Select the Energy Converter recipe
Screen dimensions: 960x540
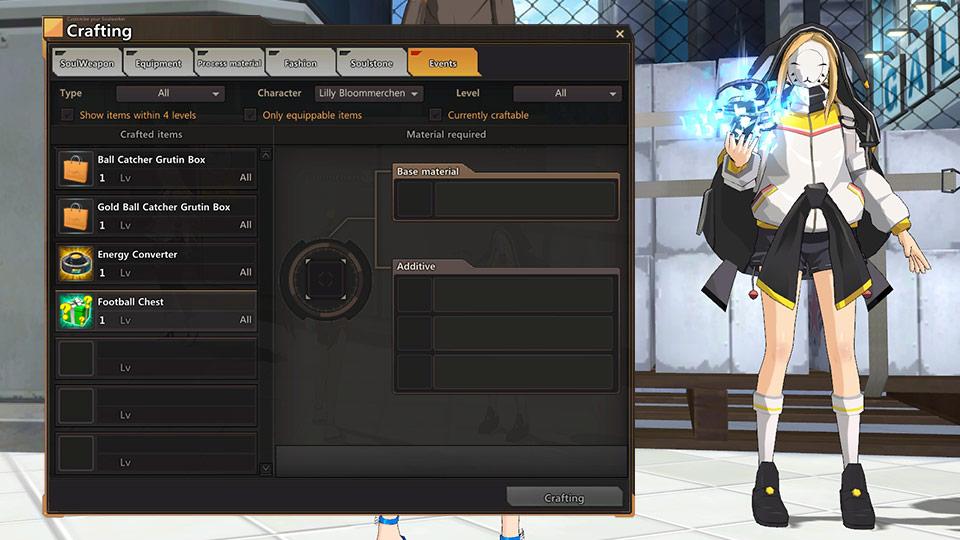[x=156, y=263]
